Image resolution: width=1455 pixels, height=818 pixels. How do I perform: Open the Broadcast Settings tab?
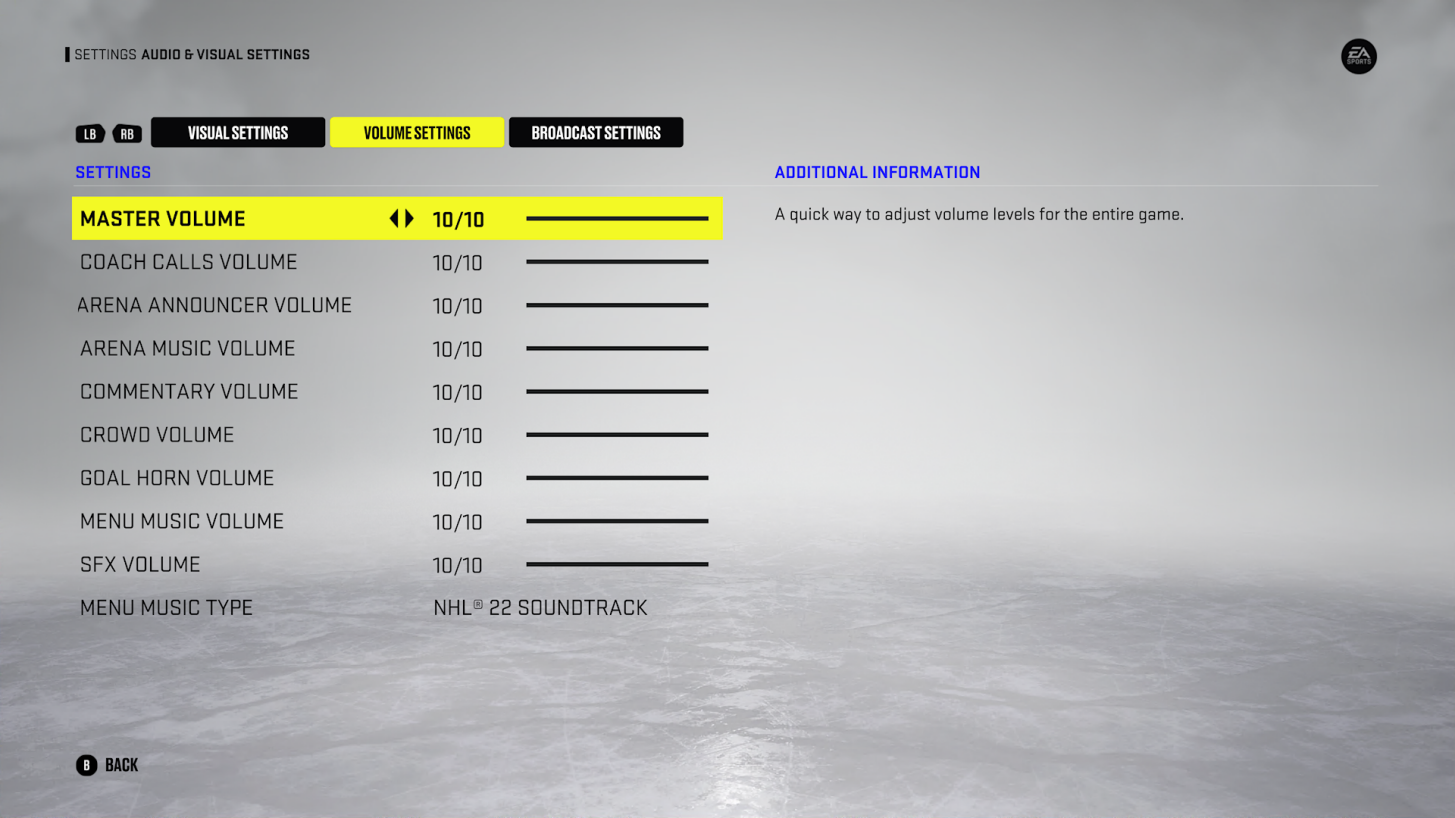point(595,132)
